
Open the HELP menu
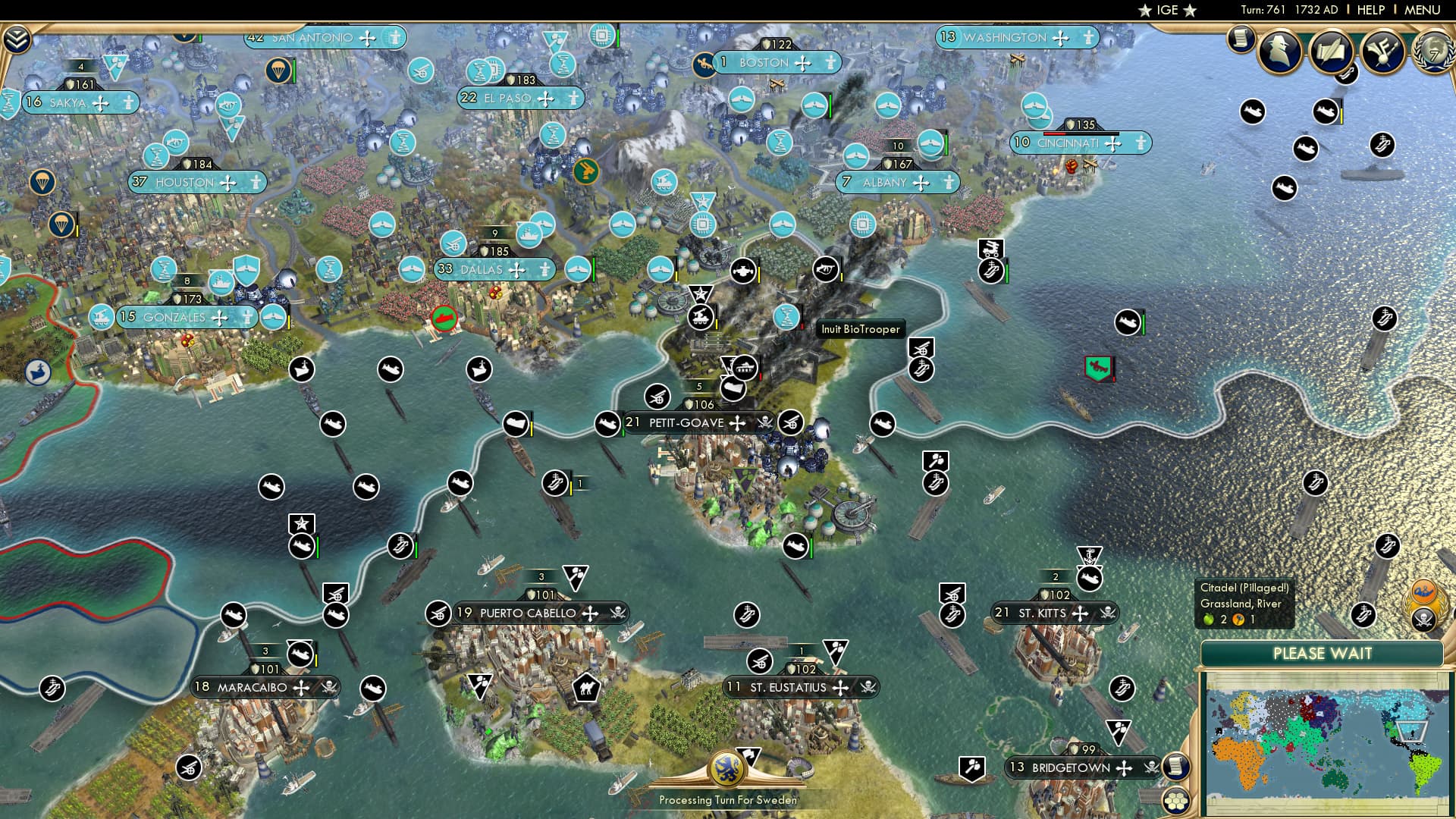coord(1370,10)
